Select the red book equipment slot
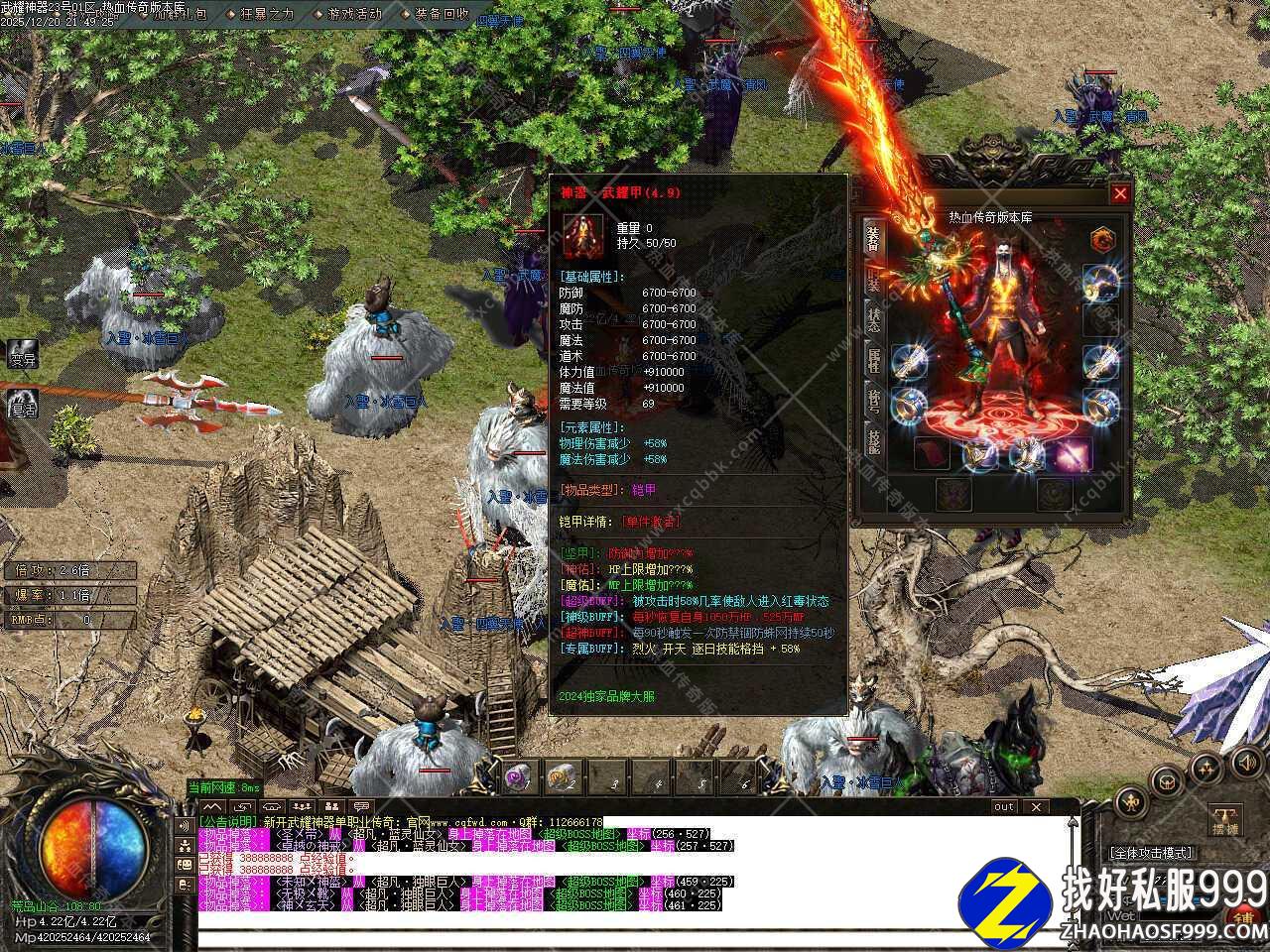The width and height of the screenshot is (1270, 952). pyautogui.click(x=930, y=455)
